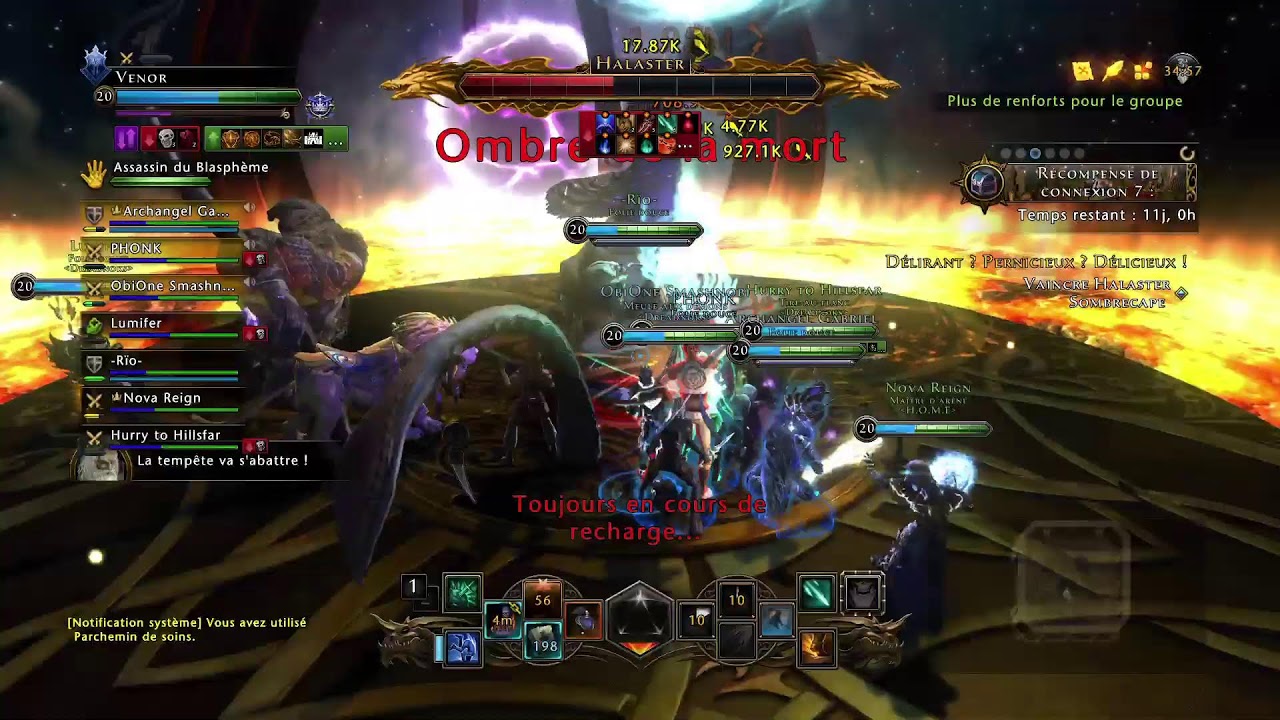
Task: Target party member ObiOne Smashn...
Action: point(172,286)
